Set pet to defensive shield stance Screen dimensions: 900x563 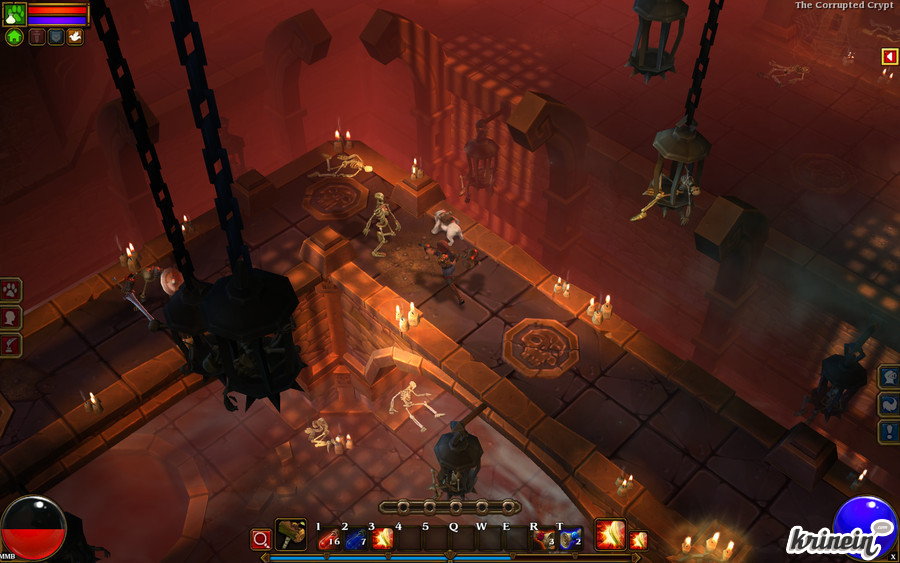56,37
